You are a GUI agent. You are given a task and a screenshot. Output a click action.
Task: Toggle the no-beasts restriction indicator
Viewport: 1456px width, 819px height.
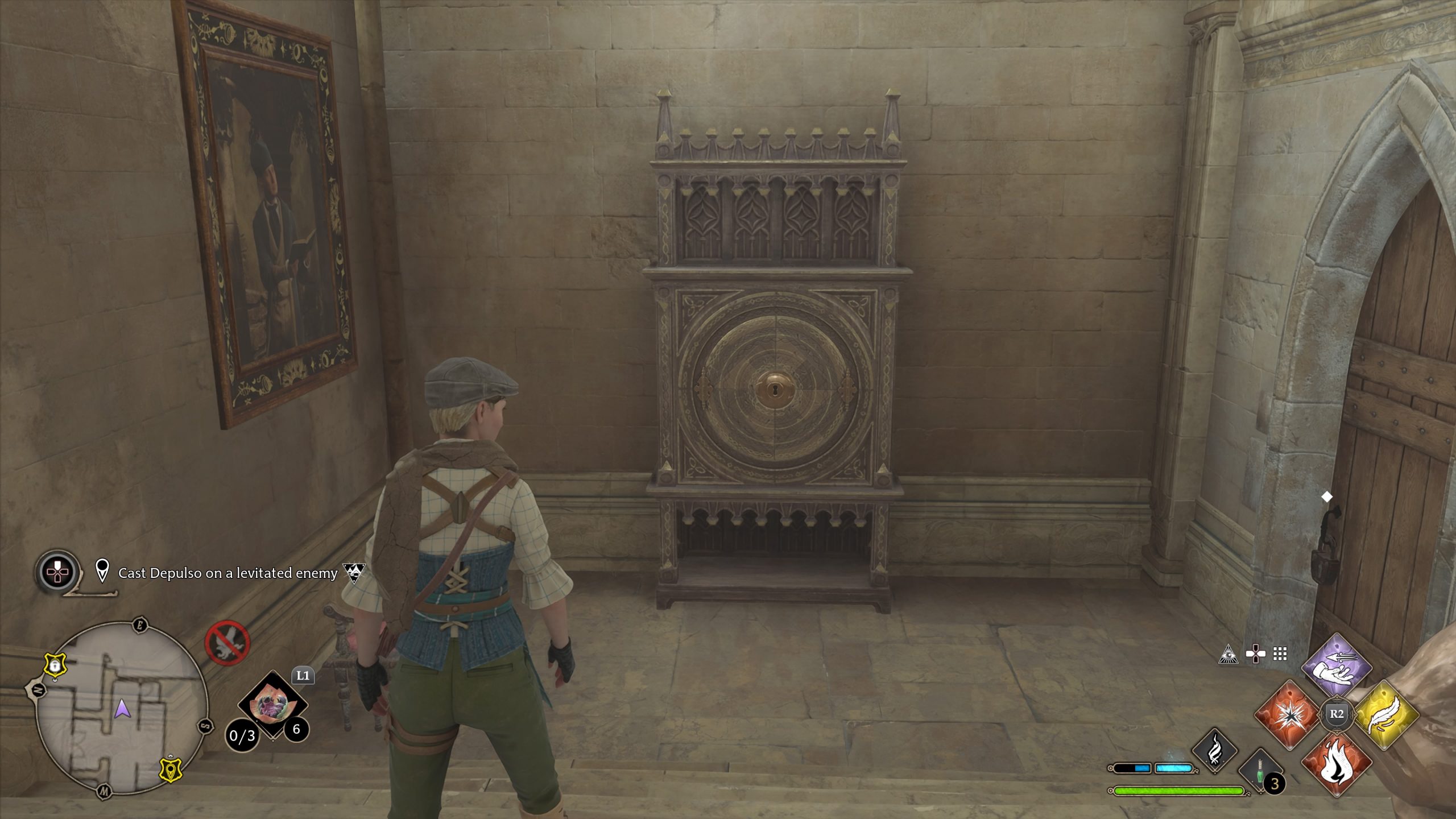(x=229, y=642)
